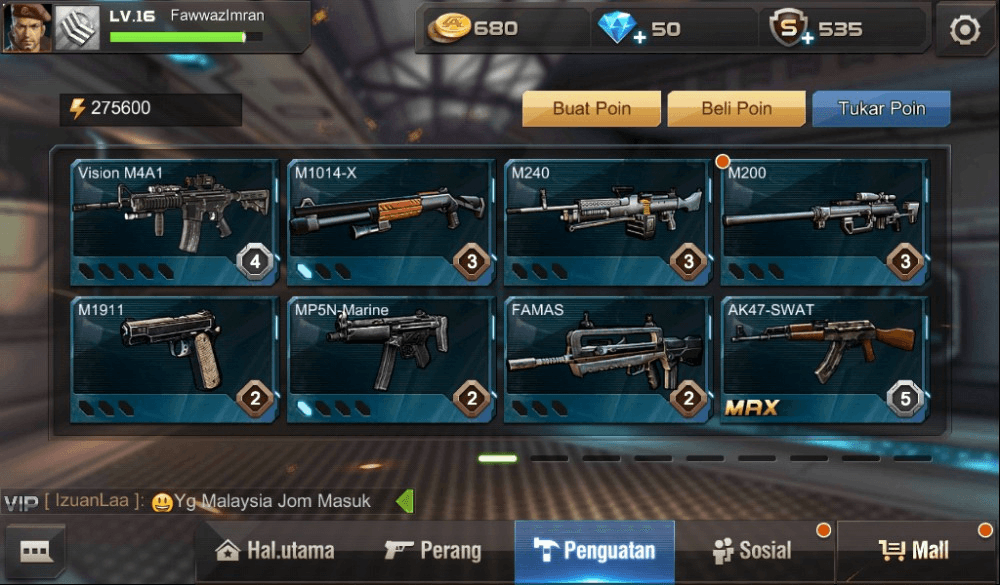Switch to Beli Poin tab

coord(736,109)
